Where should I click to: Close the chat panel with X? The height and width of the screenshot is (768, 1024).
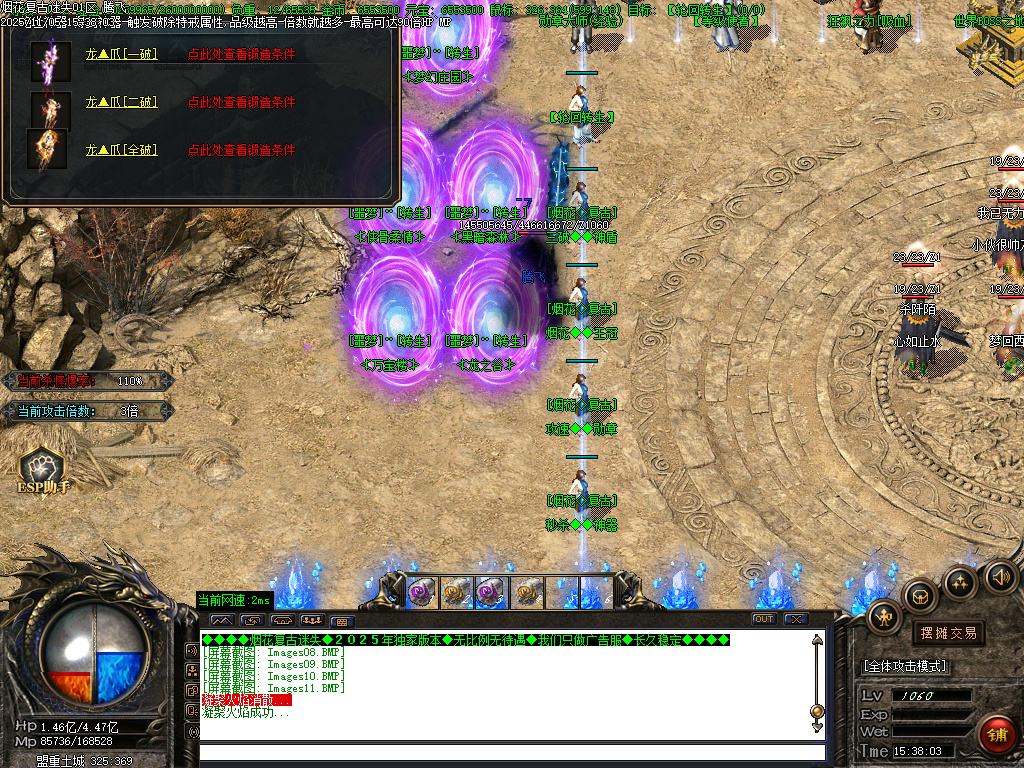(x=796, y=619)
